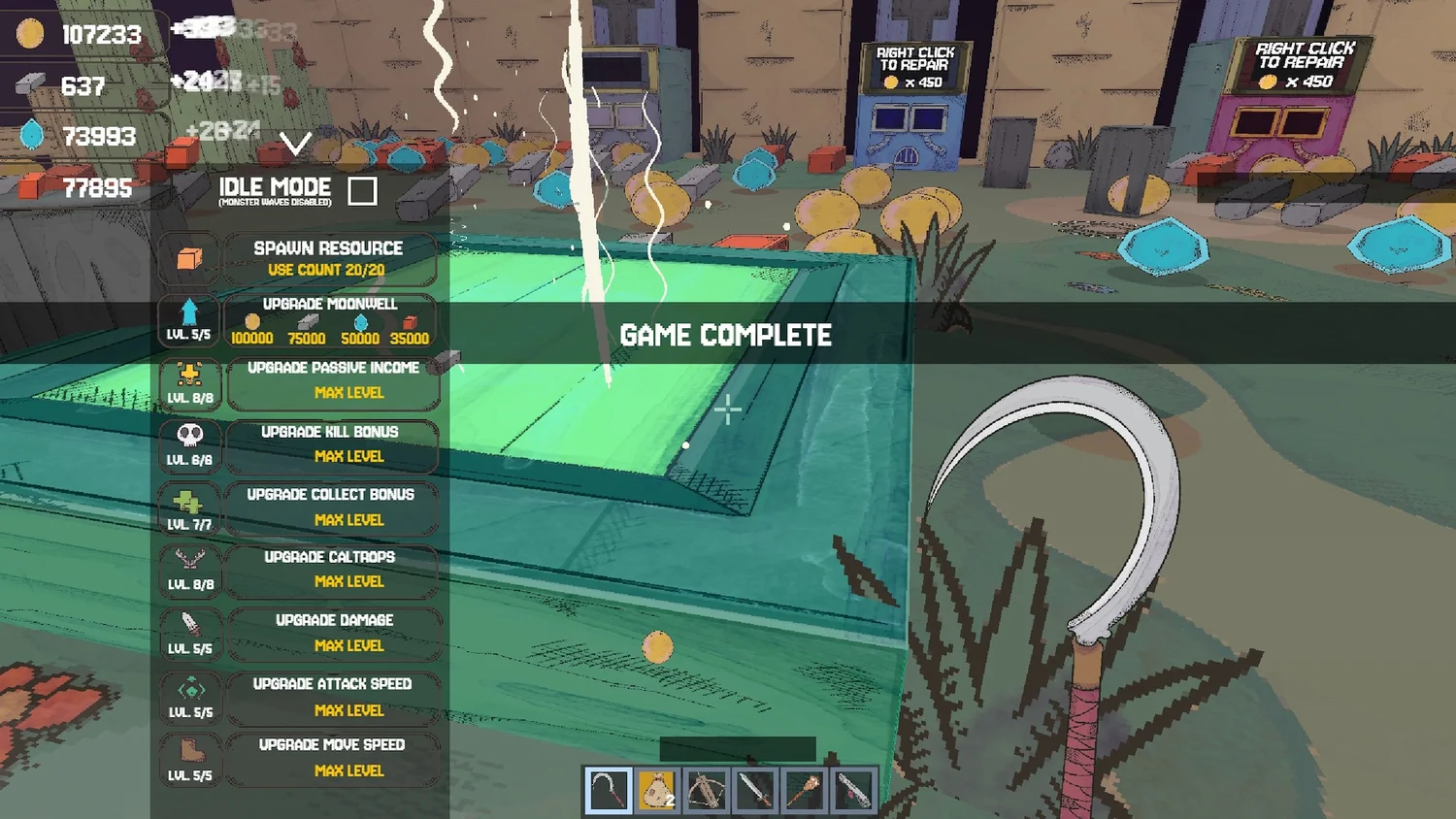1456x819 pixels.
Task: Select the Upgrade Caltrops button
Action: [x=330, y=570]
